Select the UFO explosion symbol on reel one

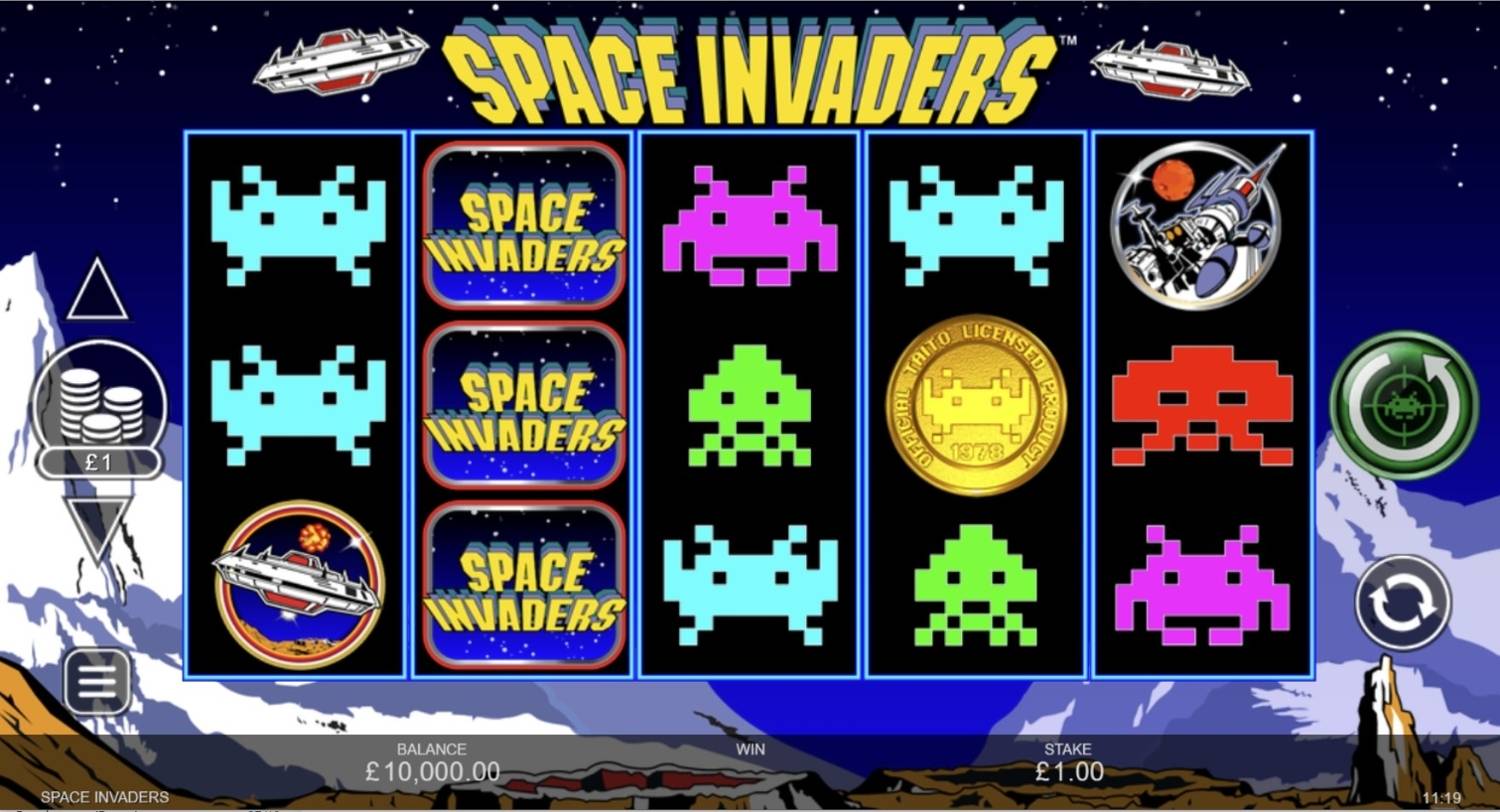(x=297, y=580)
